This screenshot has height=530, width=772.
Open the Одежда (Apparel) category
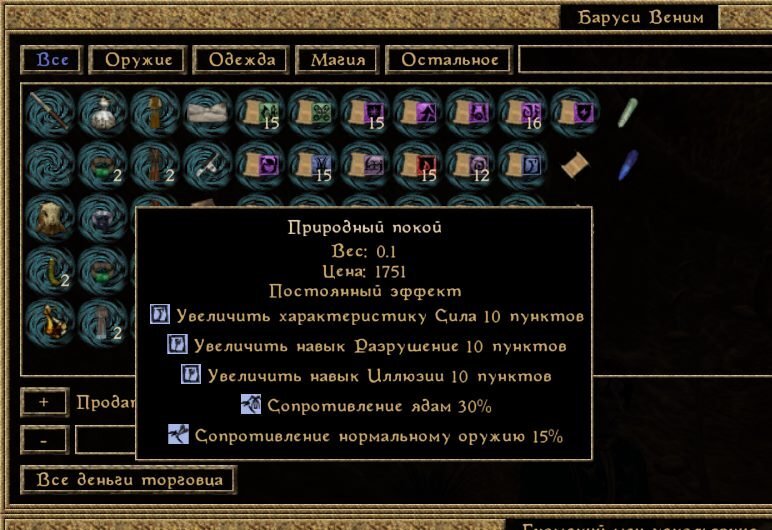(x=242, y=60)
